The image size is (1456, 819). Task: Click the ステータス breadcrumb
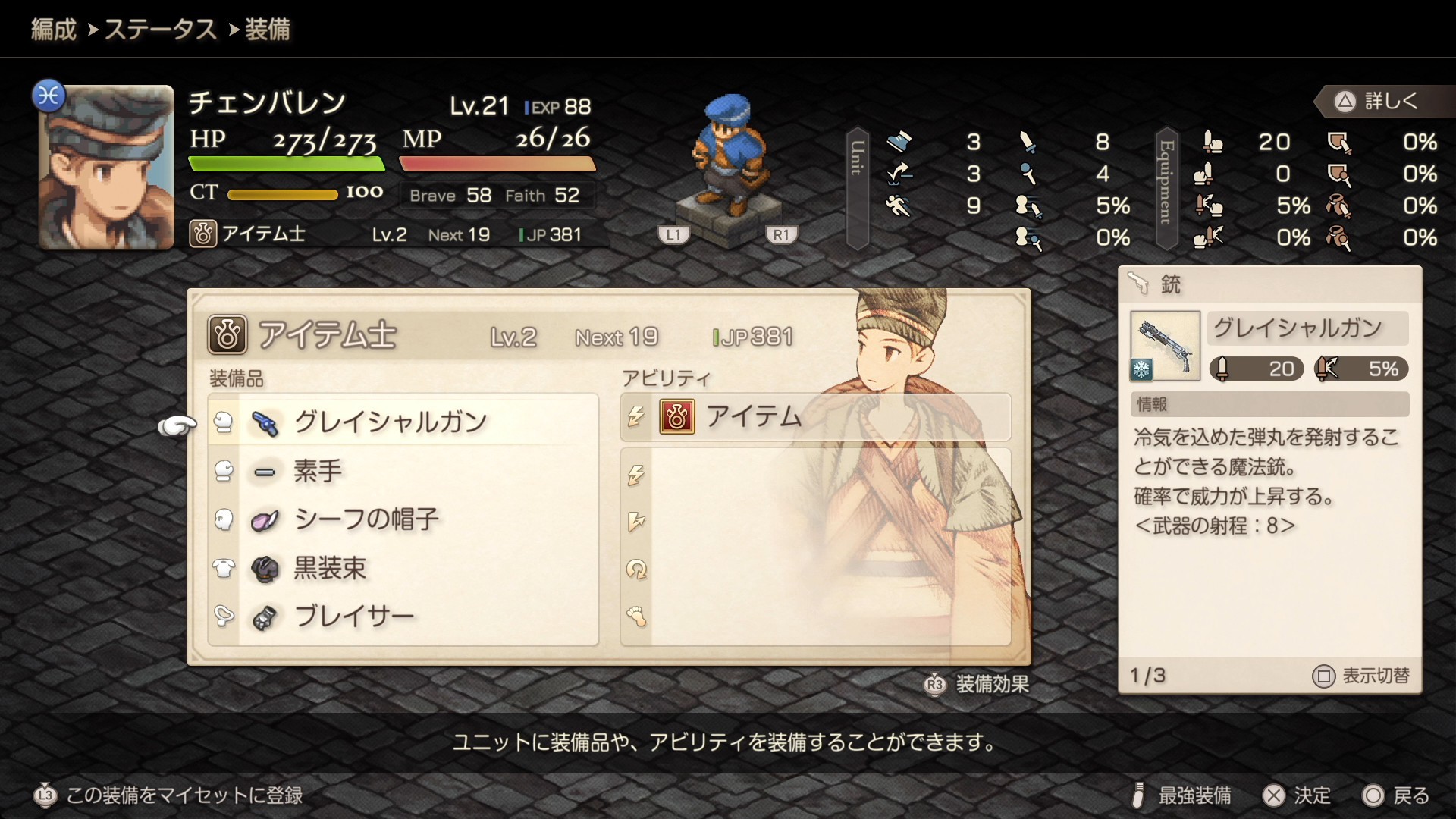160,30
